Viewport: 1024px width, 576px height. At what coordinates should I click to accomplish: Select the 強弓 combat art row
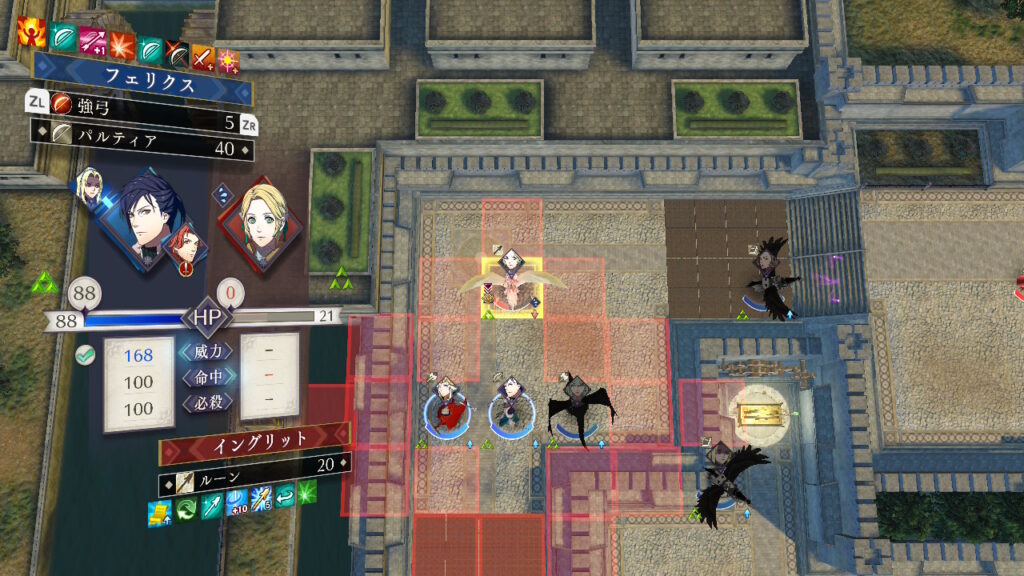tap(140, 102)
